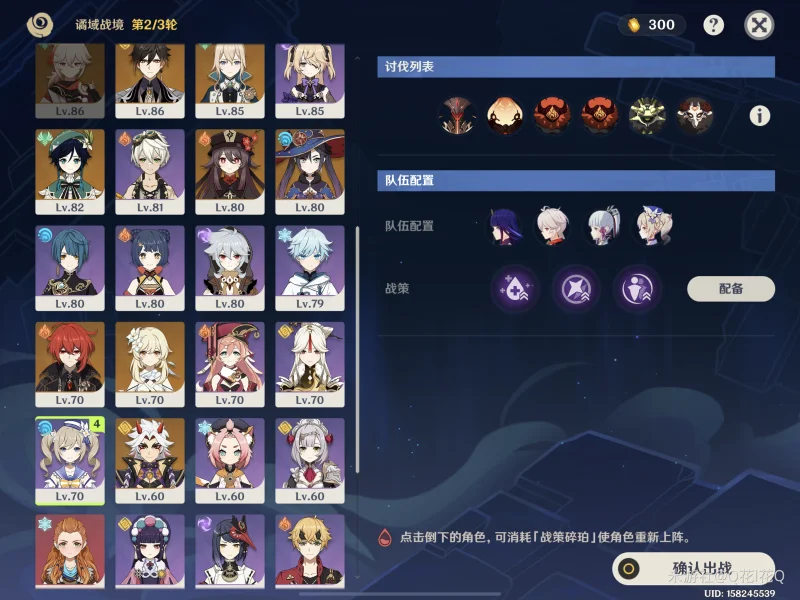The width and height of the screenshot is (800, 600).
Task: Select the four-point star stratagem icon
Action: (576, 289)
